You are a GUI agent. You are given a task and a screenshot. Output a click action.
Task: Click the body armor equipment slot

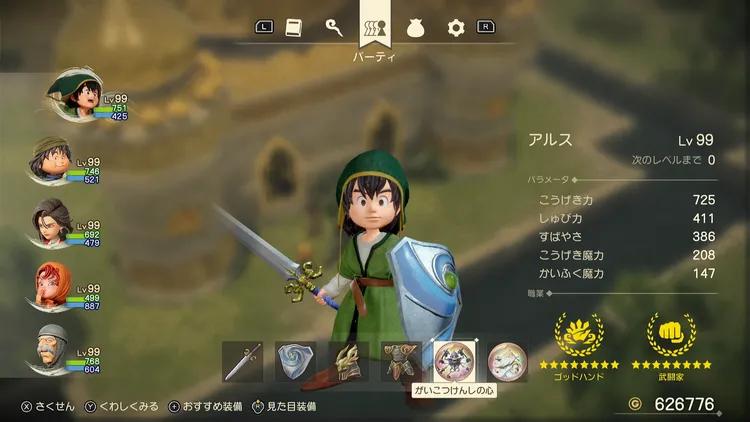pos(401,361)
